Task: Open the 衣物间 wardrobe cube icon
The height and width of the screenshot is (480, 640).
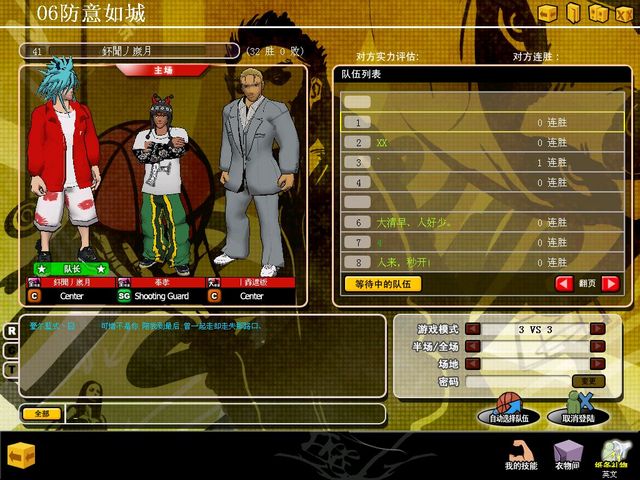Action: tap(568, 455)
